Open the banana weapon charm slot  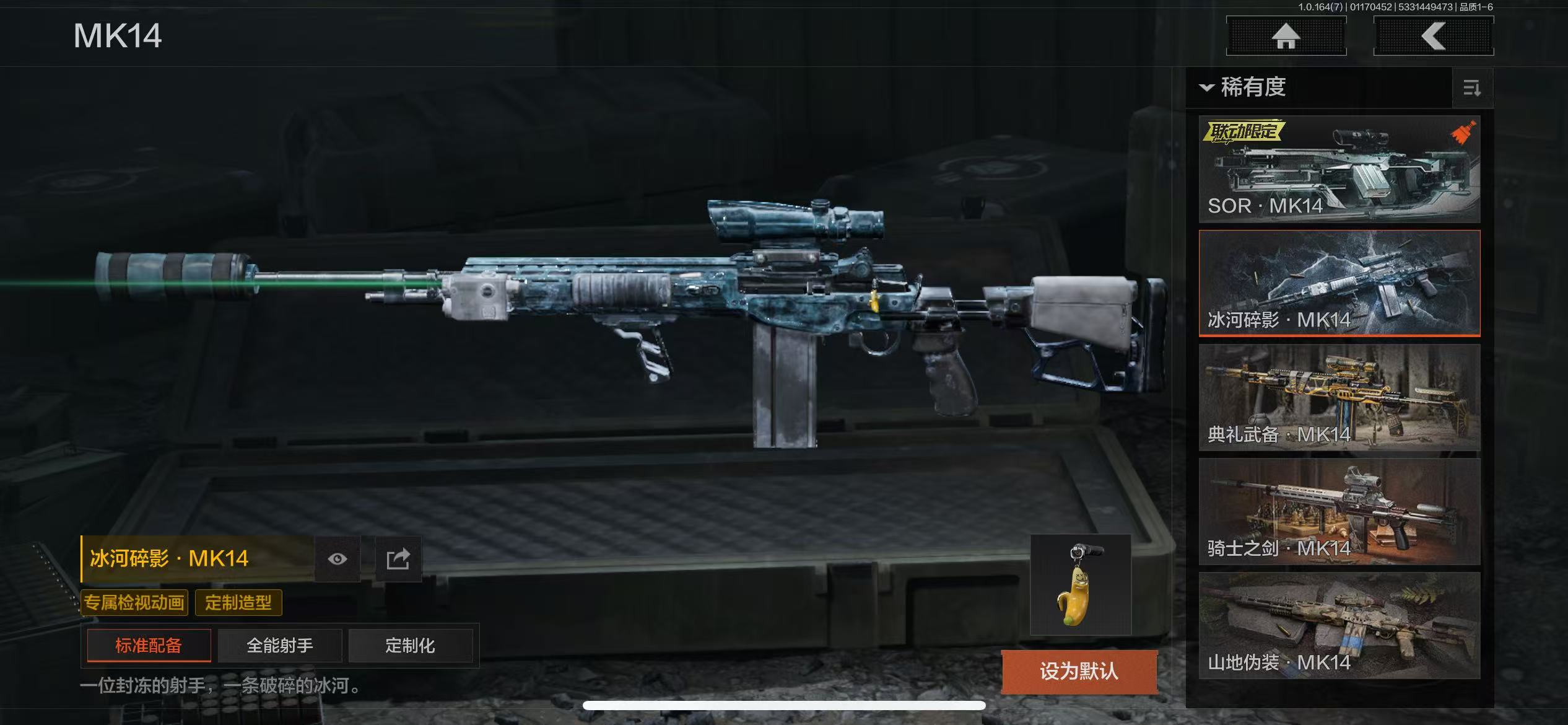click(x=1080, y=584)
